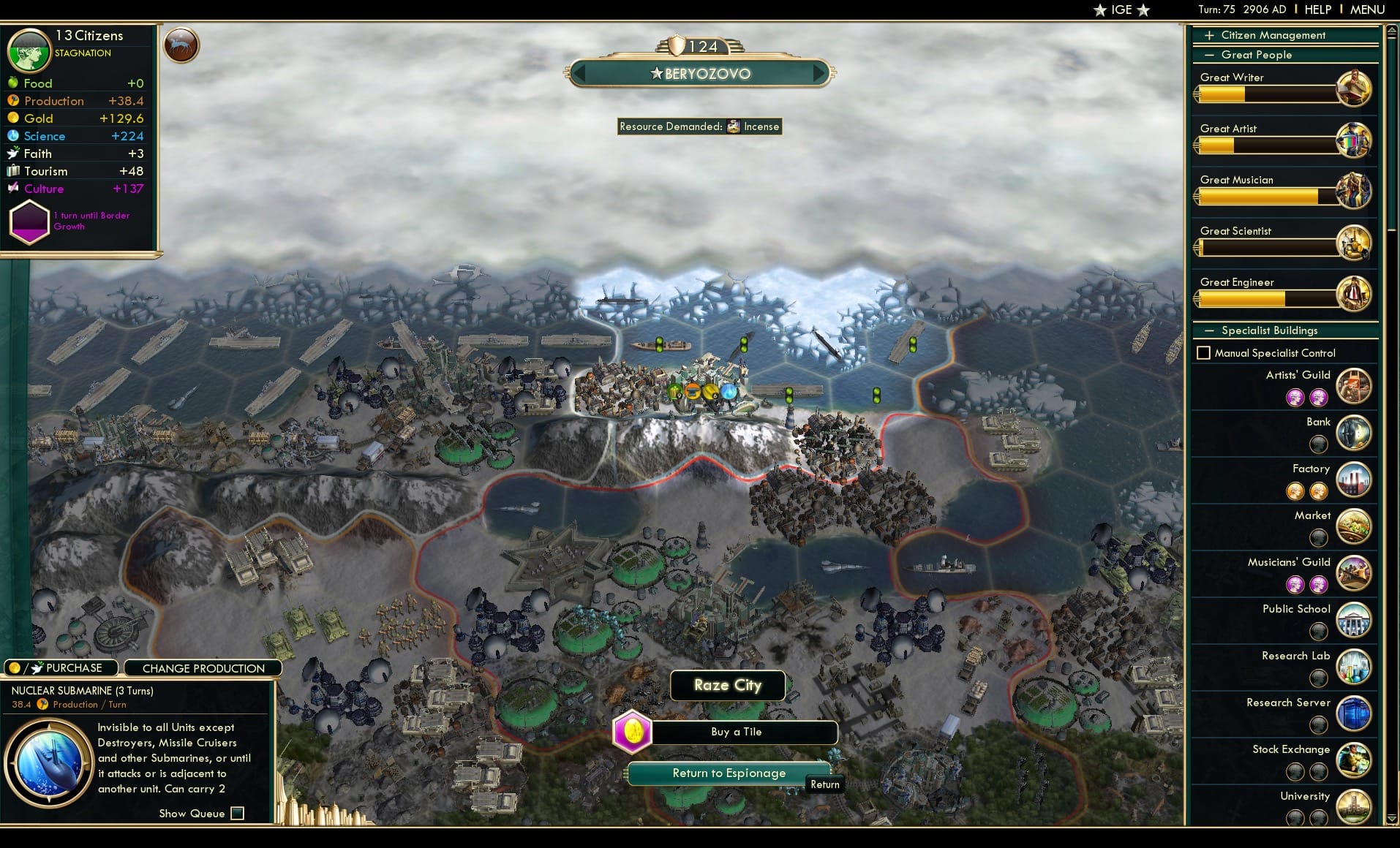
Task: Select the Stock Exchange icon
Action: [1354, 760]
